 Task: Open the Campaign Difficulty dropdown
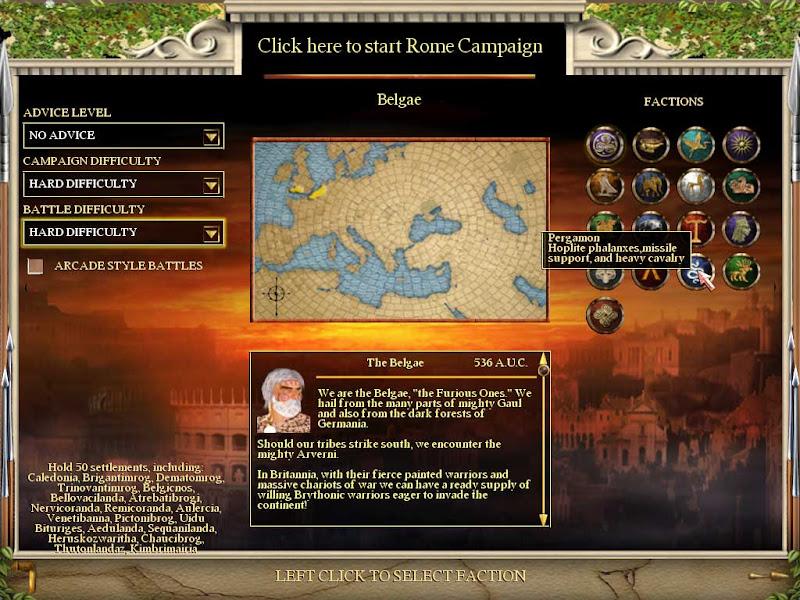tap(211, 184)
